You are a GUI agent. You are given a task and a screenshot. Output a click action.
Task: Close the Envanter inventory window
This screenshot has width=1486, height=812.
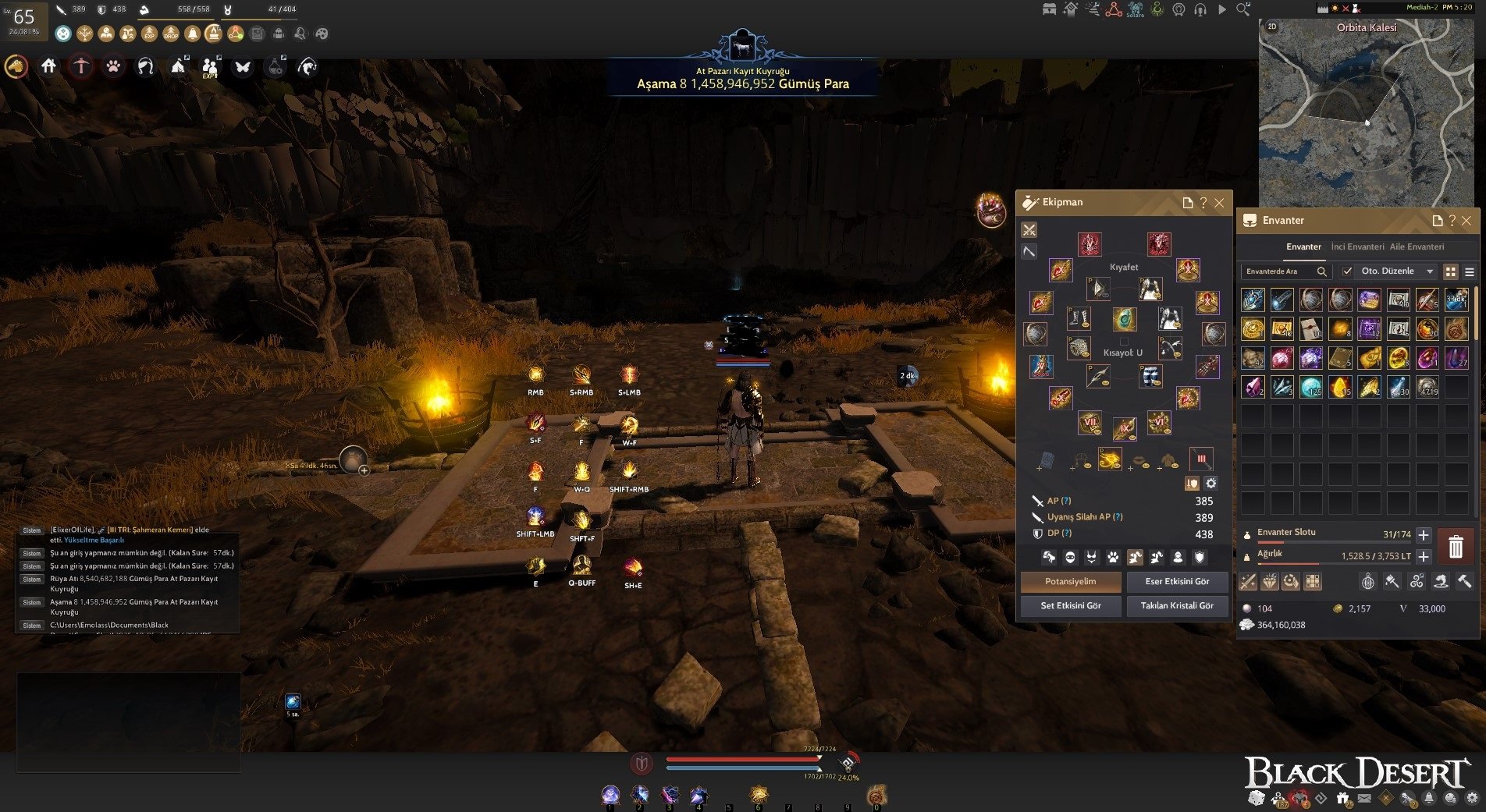1466,221
